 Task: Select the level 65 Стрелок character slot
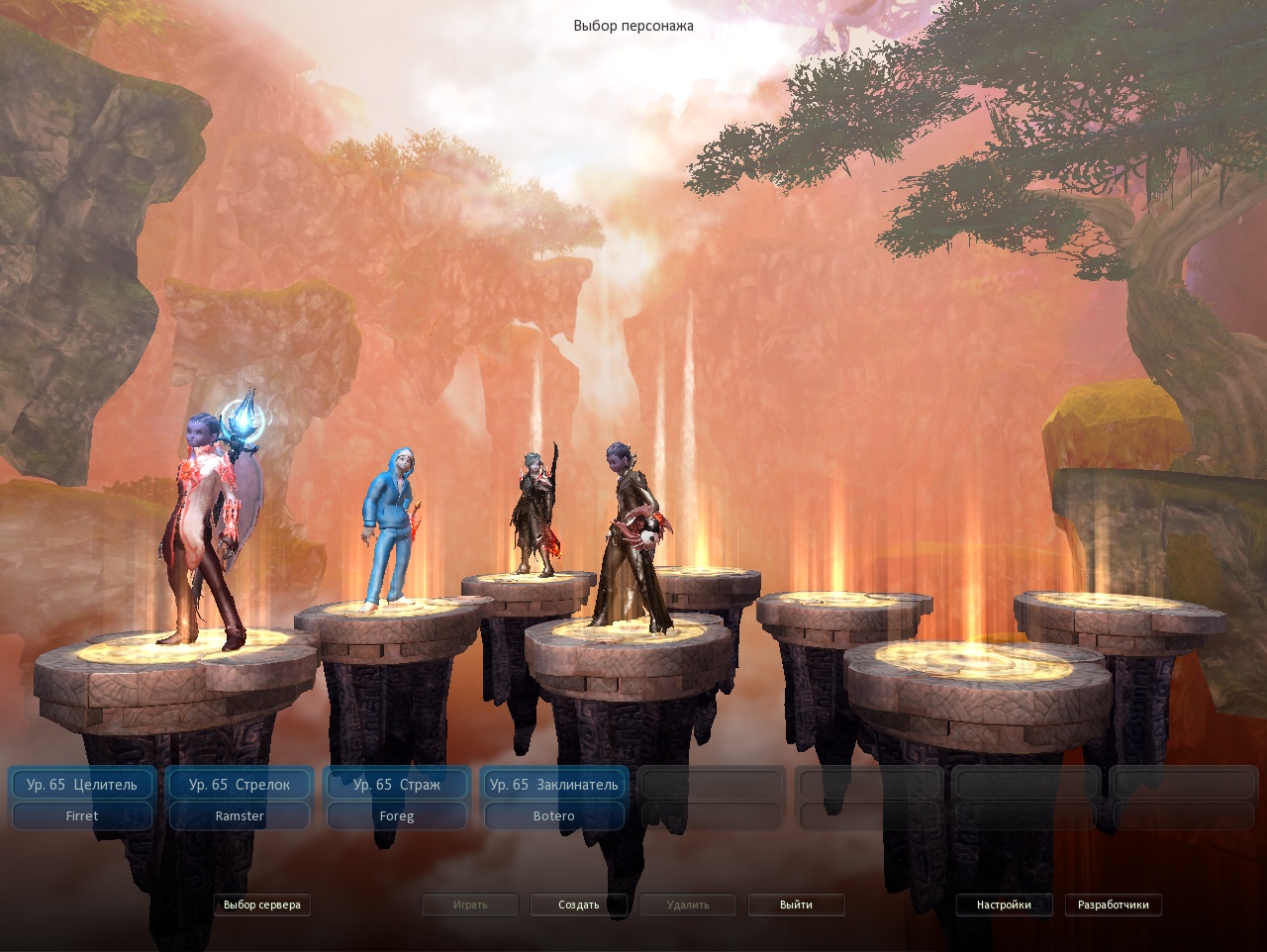coord(240,785)
